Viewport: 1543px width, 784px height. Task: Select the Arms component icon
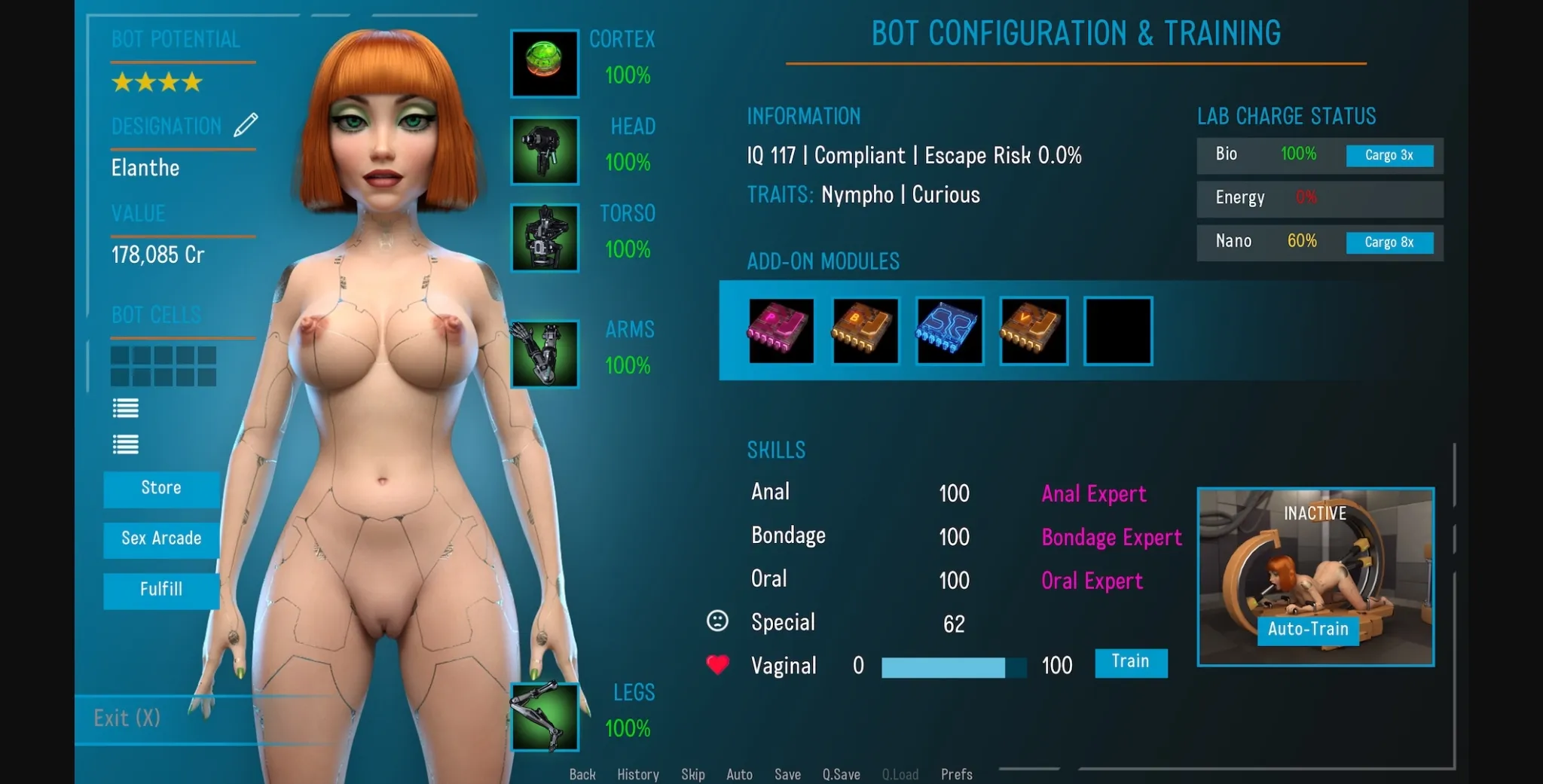tap(544, 354)
